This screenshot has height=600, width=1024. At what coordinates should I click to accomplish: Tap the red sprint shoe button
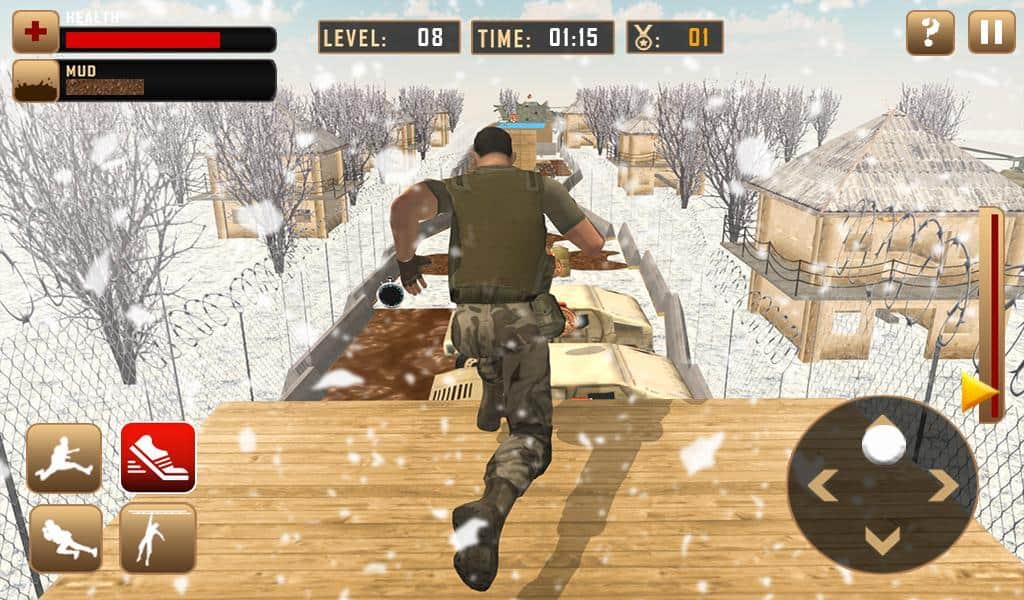tap(158, 458)
